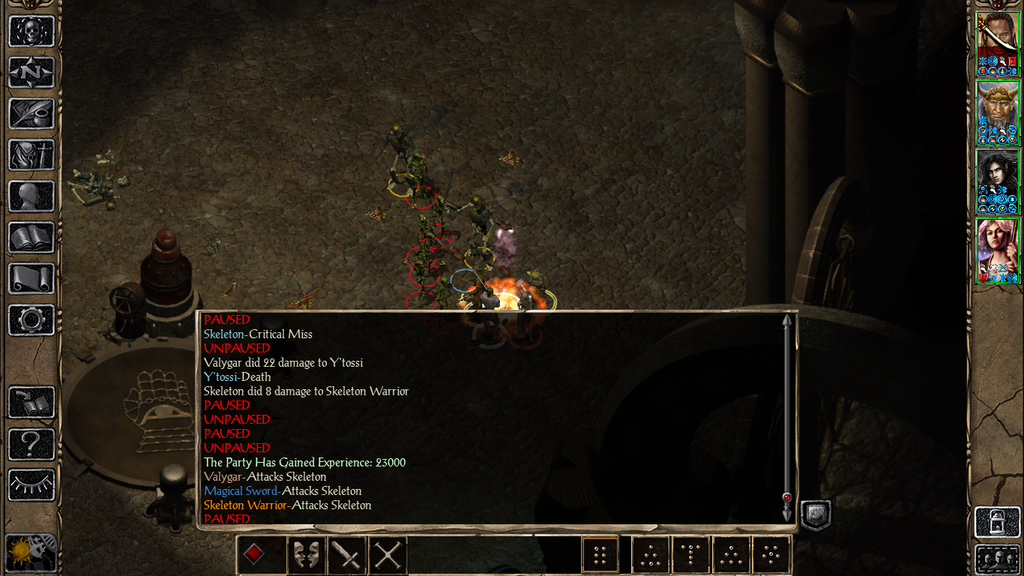Open the priest scroll
This screenshot has width=1024, height=576.
coord(31,278)
